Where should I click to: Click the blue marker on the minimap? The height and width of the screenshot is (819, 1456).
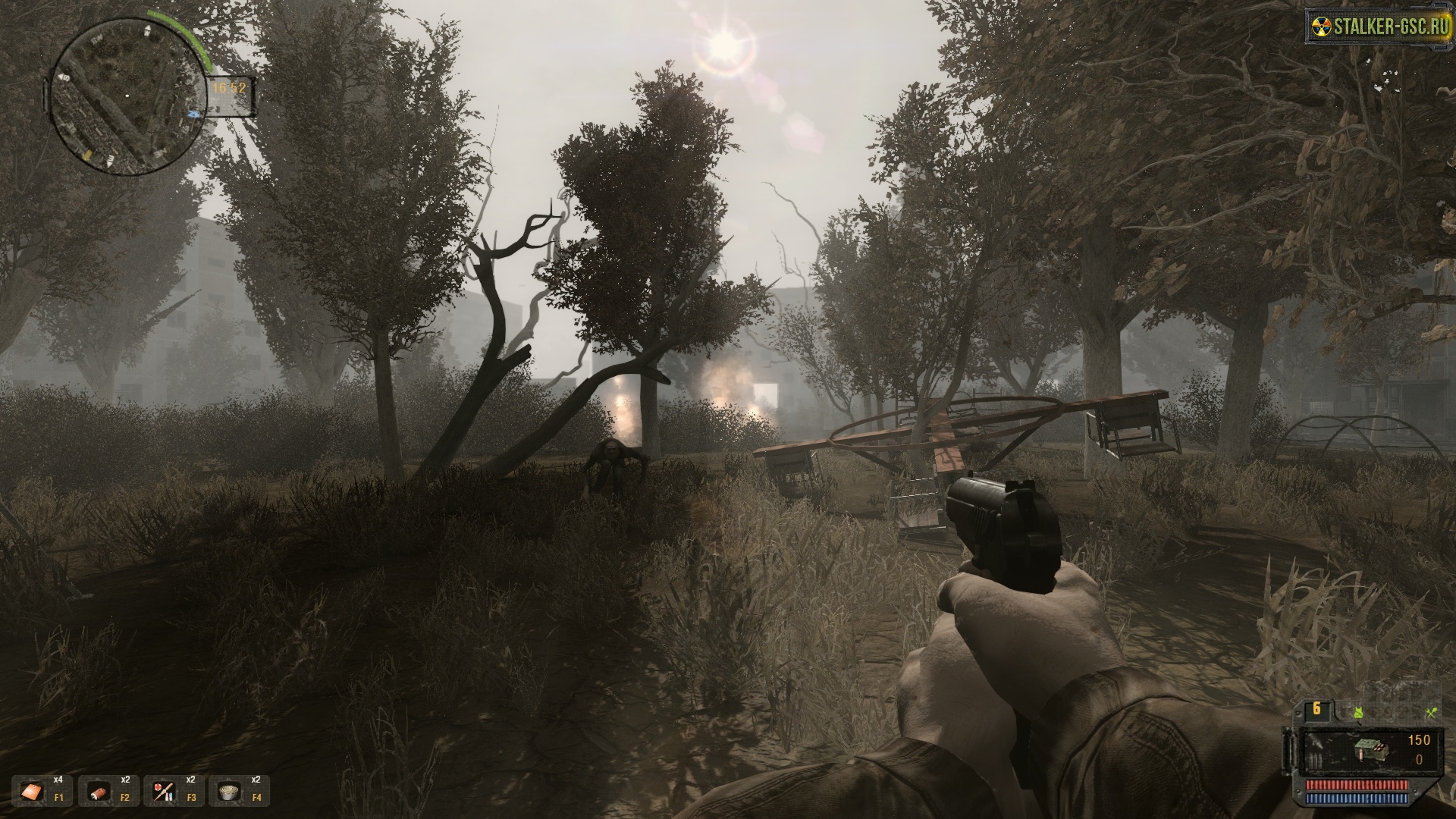[193, 115]
